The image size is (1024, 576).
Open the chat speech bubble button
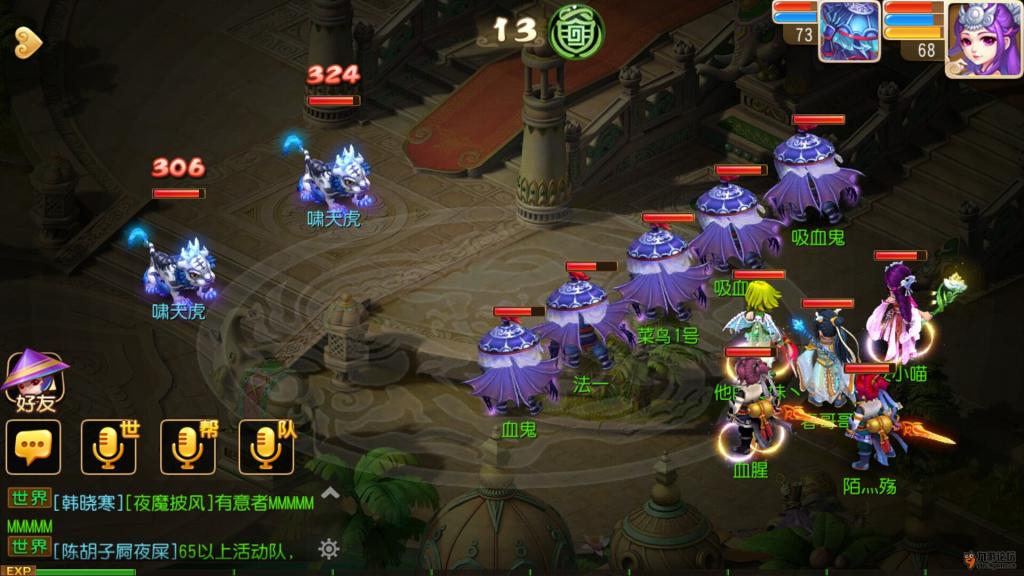33,446
